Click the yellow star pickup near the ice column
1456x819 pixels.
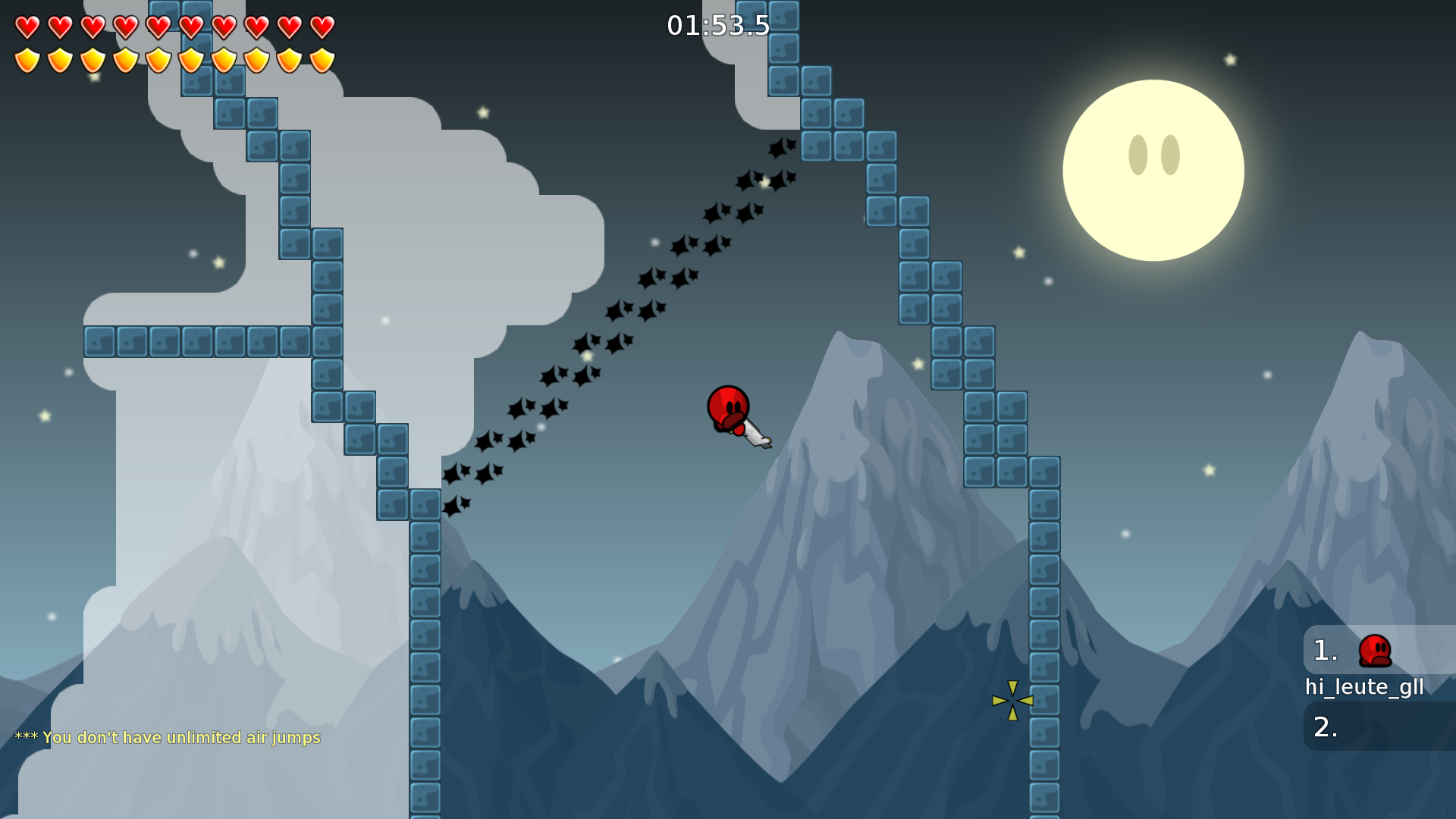click(x=1012, y=699)
